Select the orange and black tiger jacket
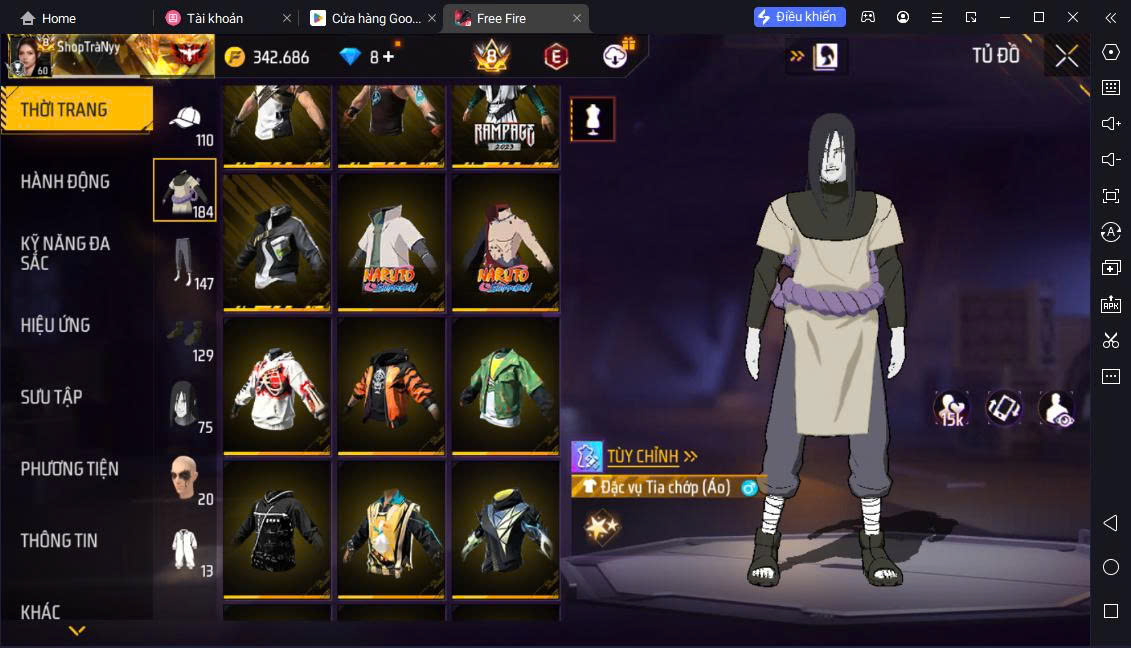This screenshot has height=648, width=1131. [x=391, y=386]
